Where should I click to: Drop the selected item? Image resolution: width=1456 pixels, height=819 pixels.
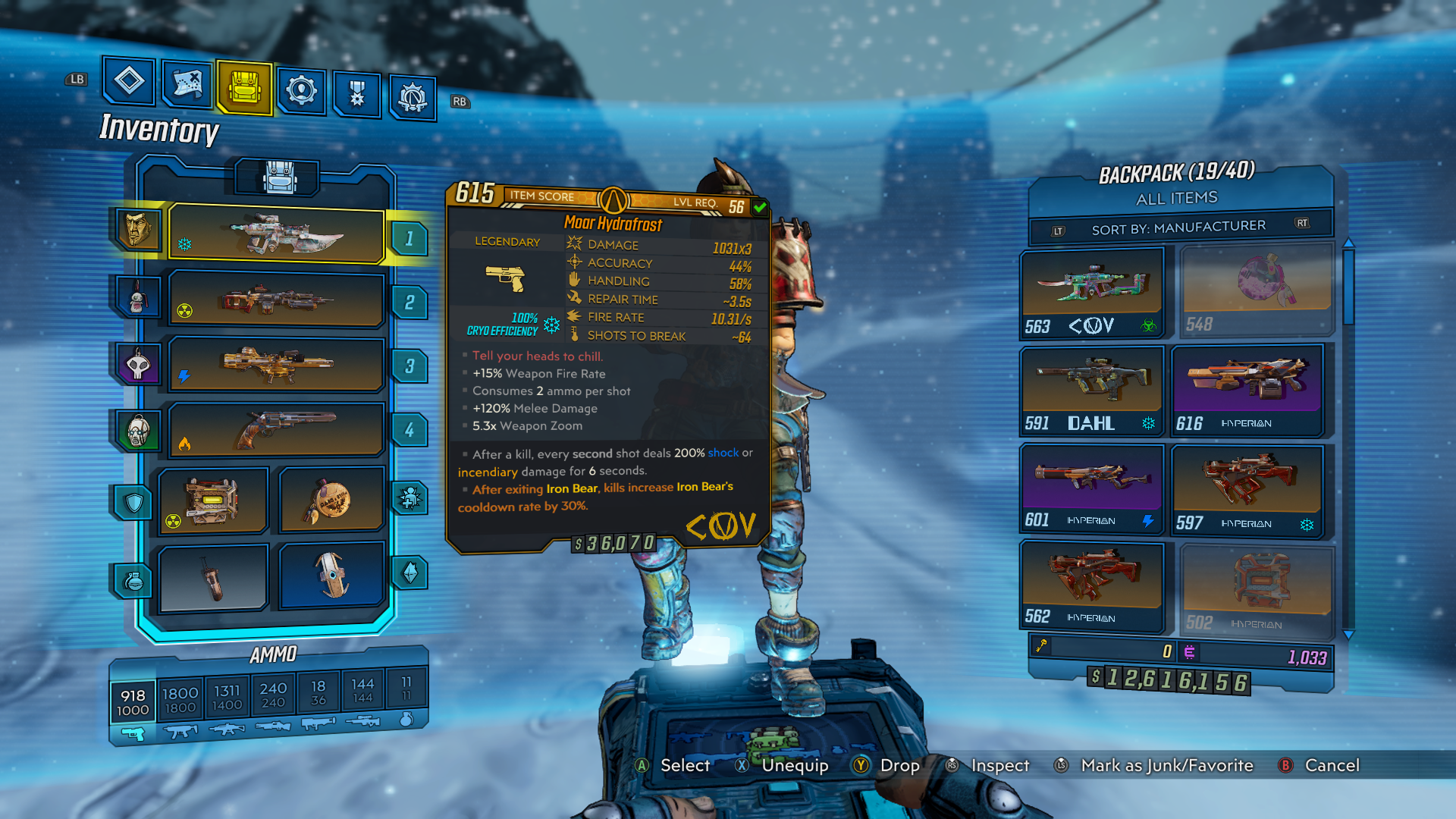point(899,766)
